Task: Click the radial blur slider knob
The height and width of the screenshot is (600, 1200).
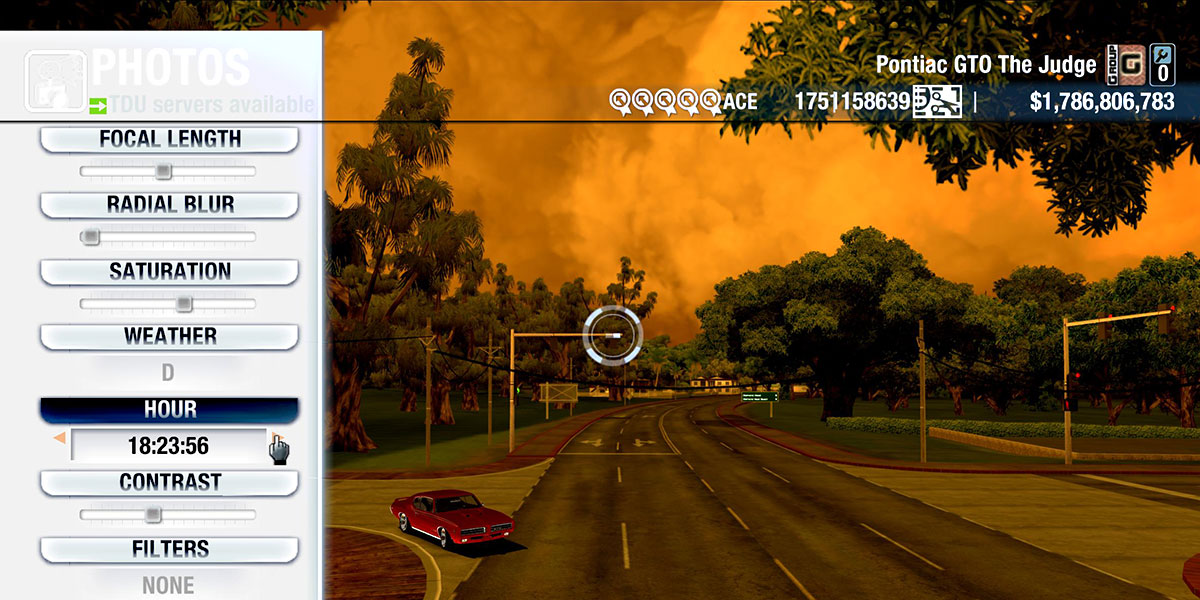Action: (91, 237)
